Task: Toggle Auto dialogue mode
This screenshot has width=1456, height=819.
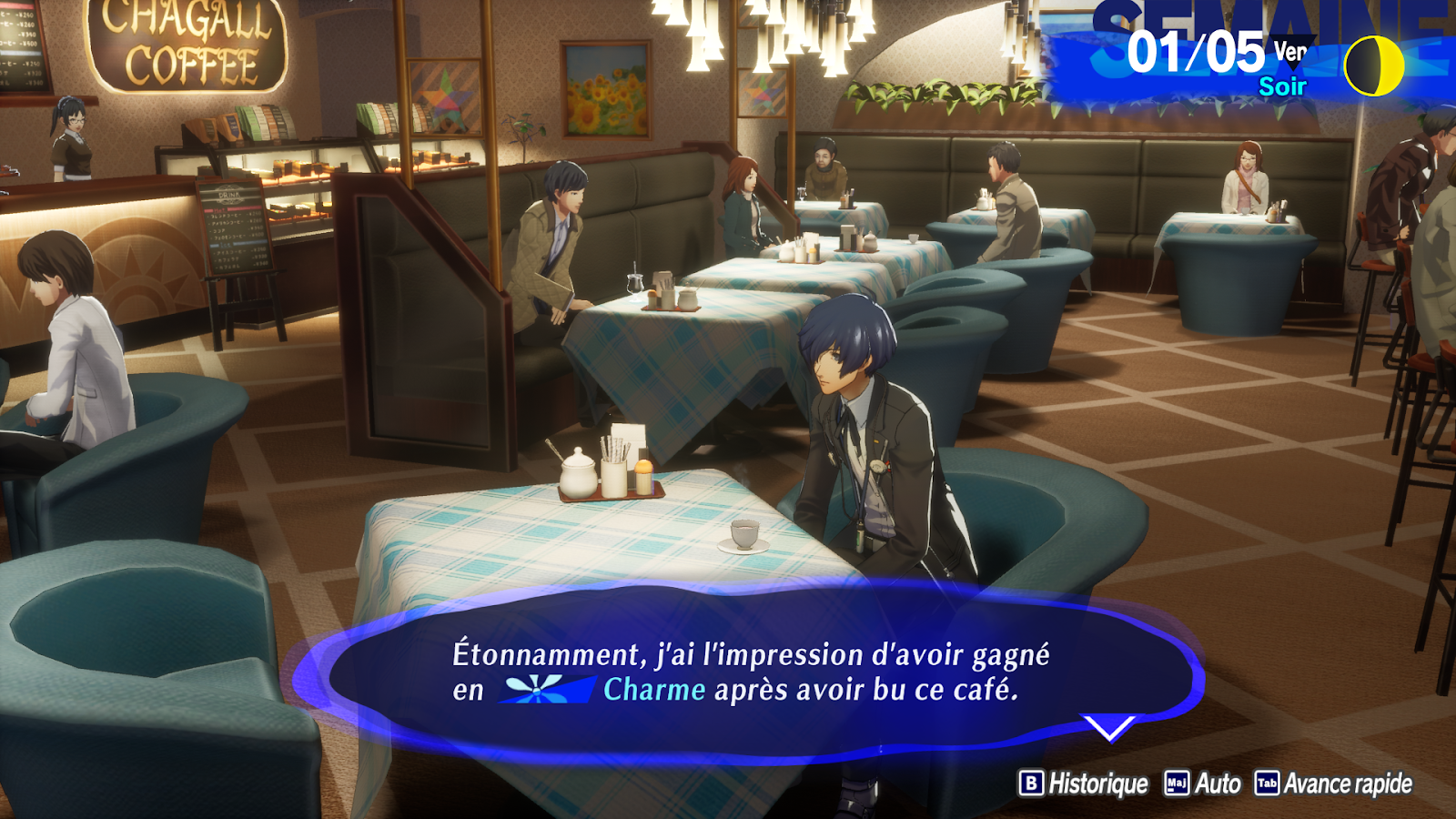Action: pos(1203,784)
